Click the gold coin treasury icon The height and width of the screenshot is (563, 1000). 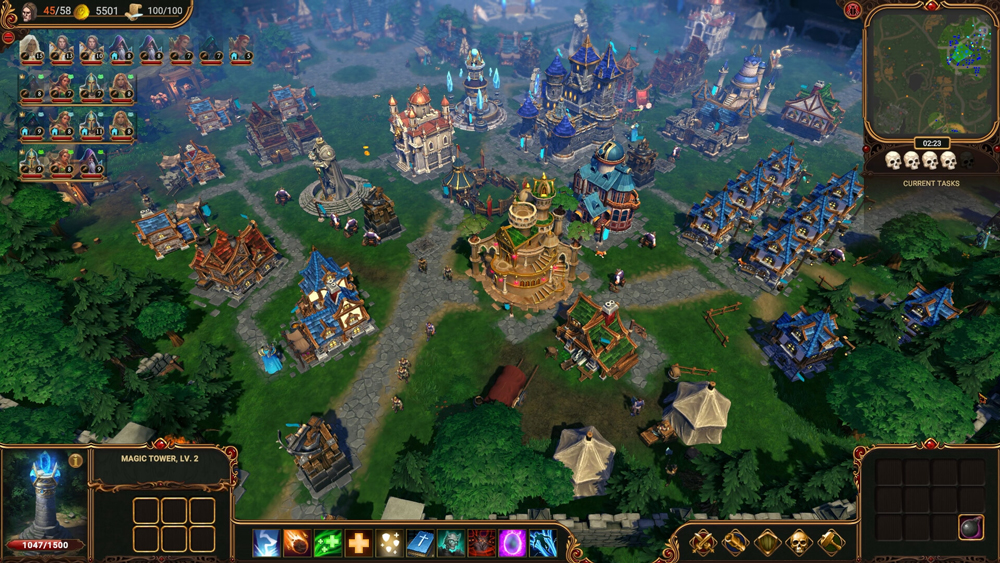[x=83, y=11]
